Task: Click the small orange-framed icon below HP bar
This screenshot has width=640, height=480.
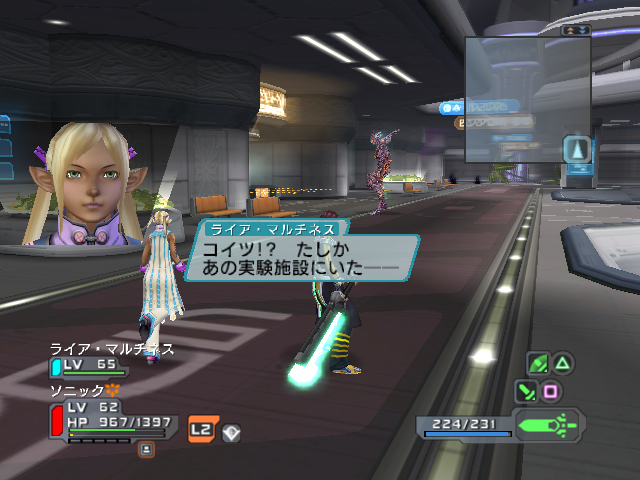Action: pos(147,449)
